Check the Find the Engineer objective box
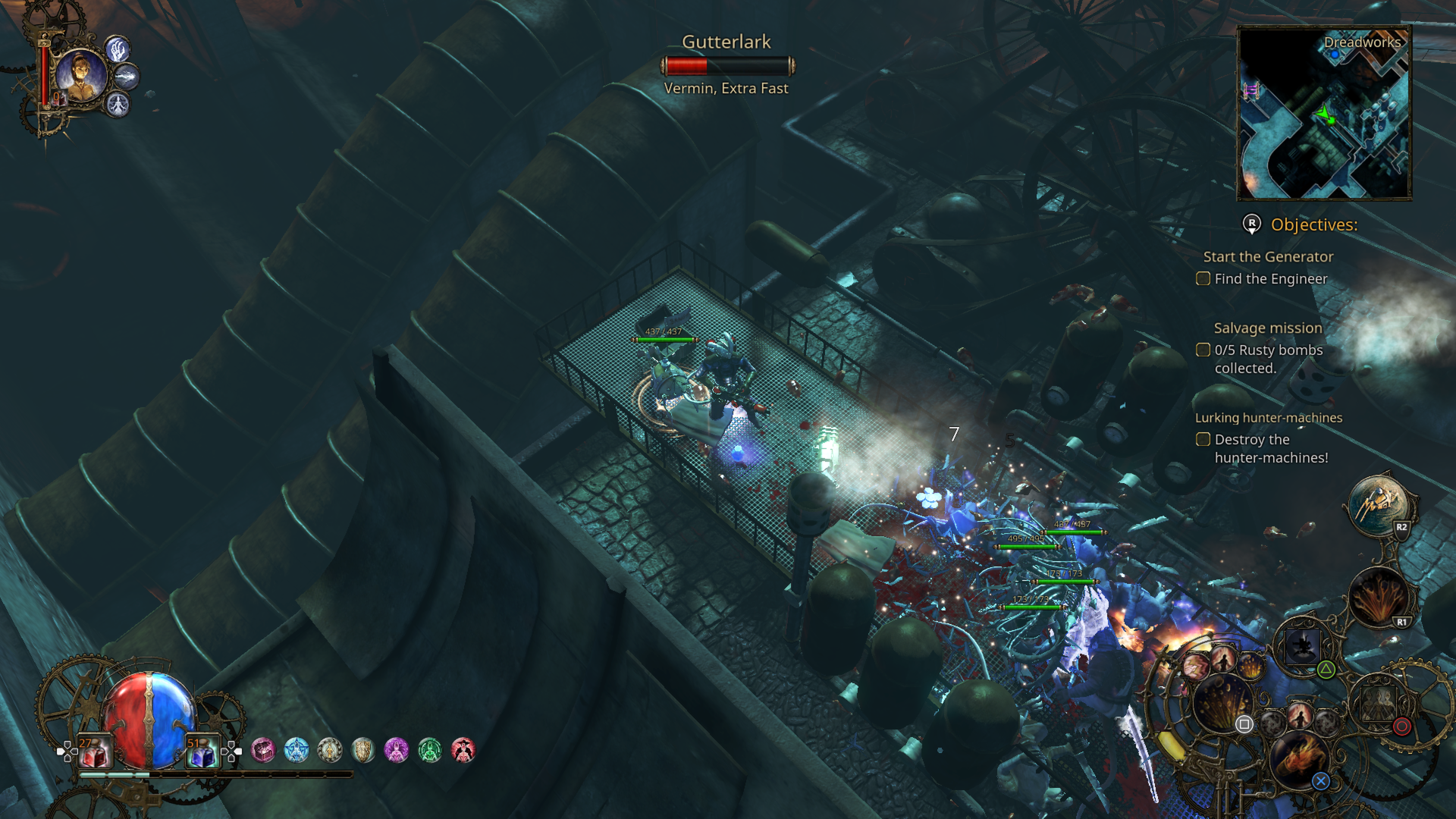 click(1203, 279)
